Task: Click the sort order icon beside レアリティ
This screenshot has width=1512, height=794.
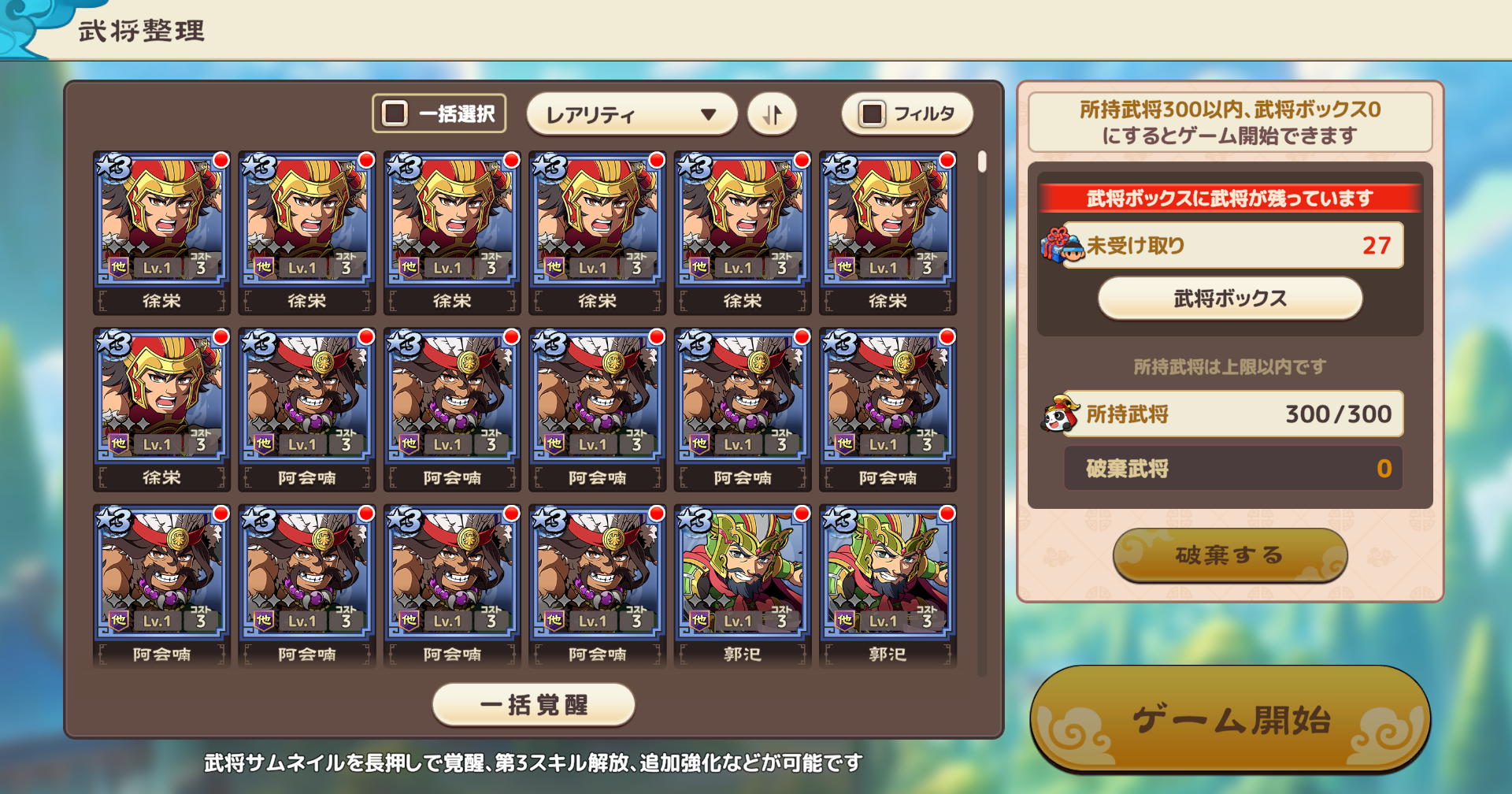Action: (x=772, y=113)
